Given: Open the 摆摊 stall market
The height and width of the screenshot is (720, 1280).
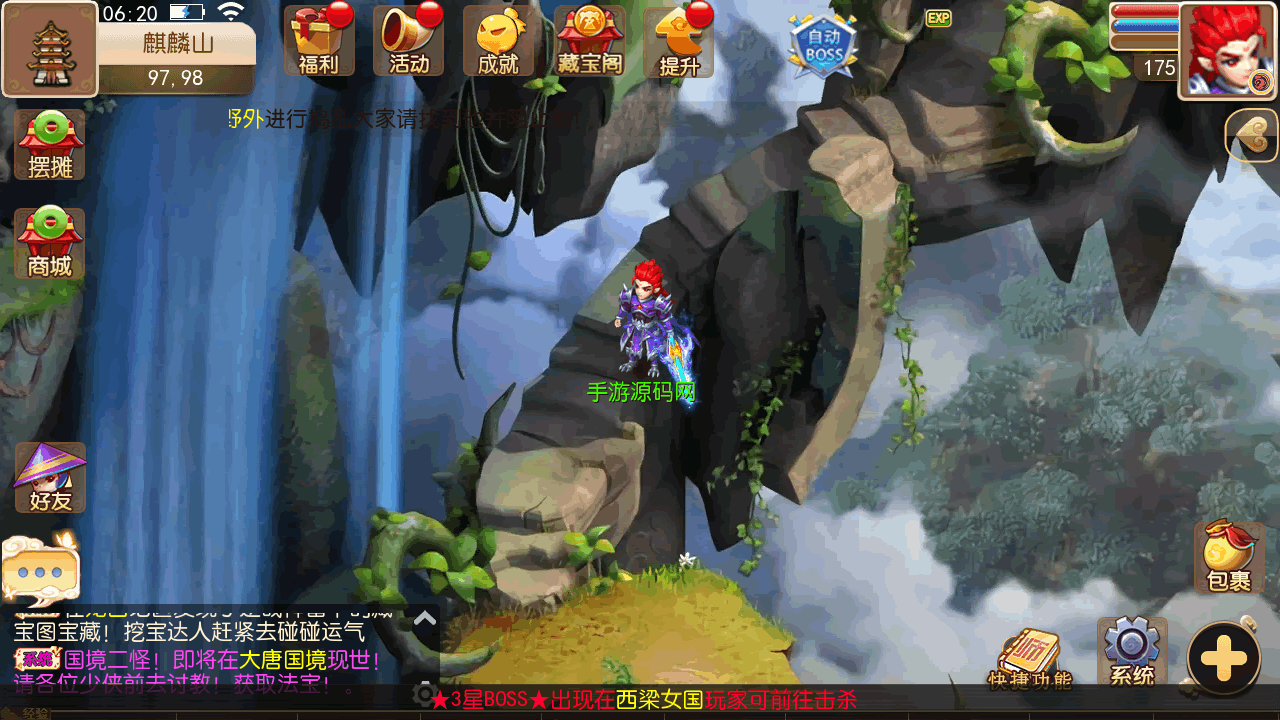Looking at the screenshot, I should pyautogui.click(x=50, y=145).
